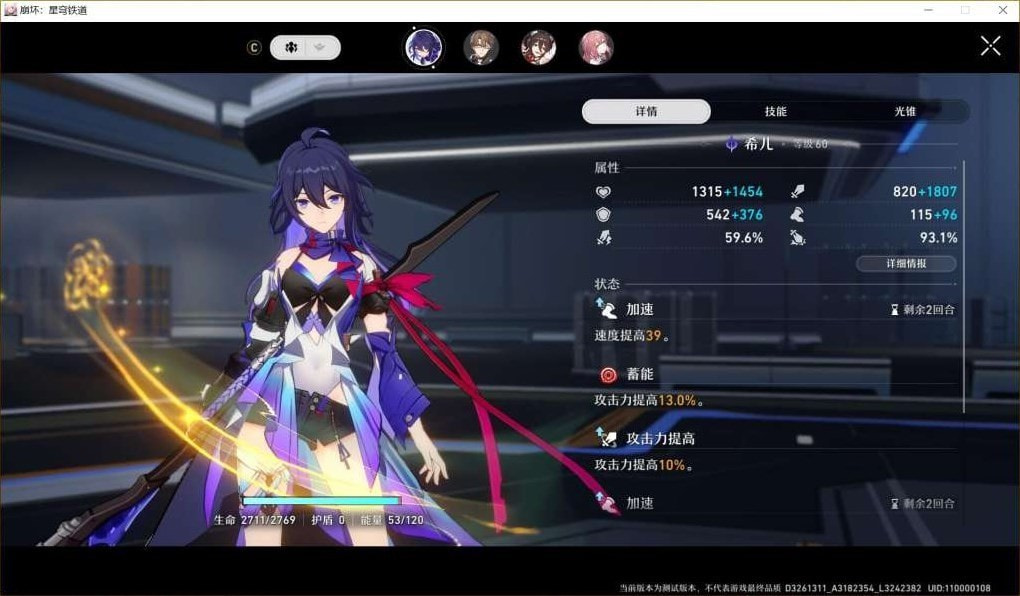Switch to the 技能 (Skills) tab

(x=775, y=111)
